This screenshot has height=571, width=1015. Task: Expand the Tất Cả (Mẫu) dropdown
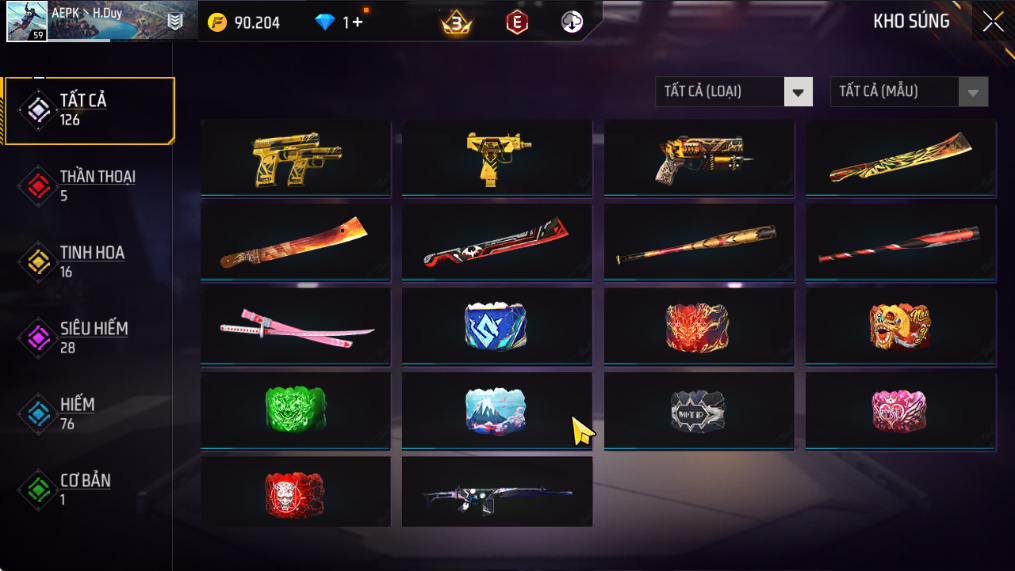pos(908,92)
